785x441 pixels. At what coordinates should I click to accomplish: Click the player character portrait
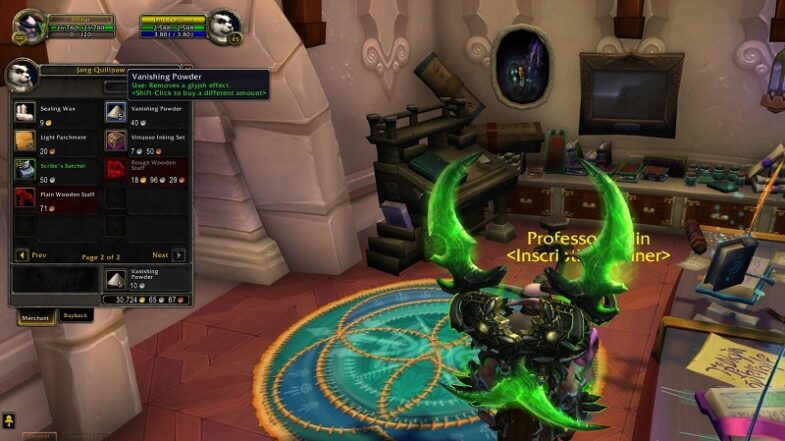click(30, 24)
